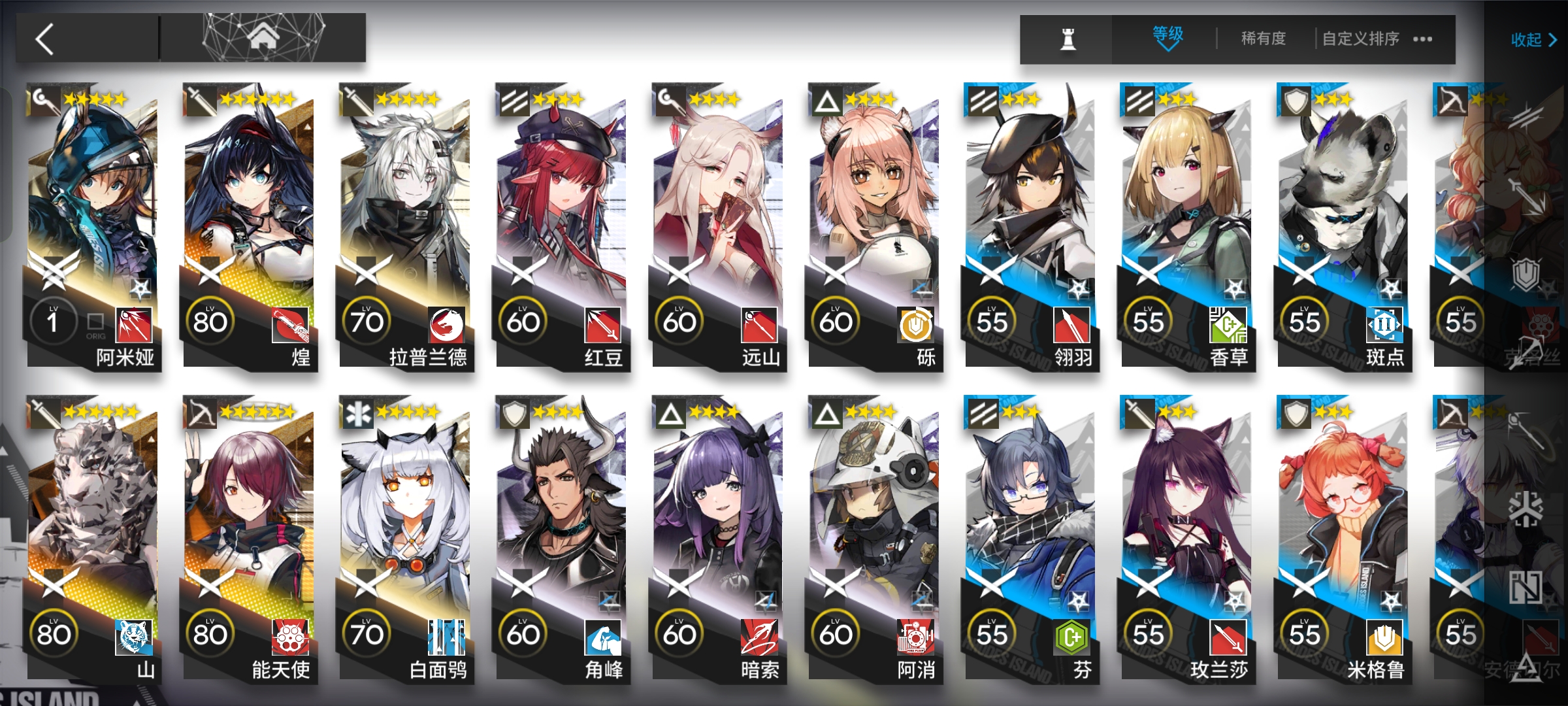Screen dimensions: 1568x706
Task: Sort operators by 等级 level
Action: (1167, 38)
